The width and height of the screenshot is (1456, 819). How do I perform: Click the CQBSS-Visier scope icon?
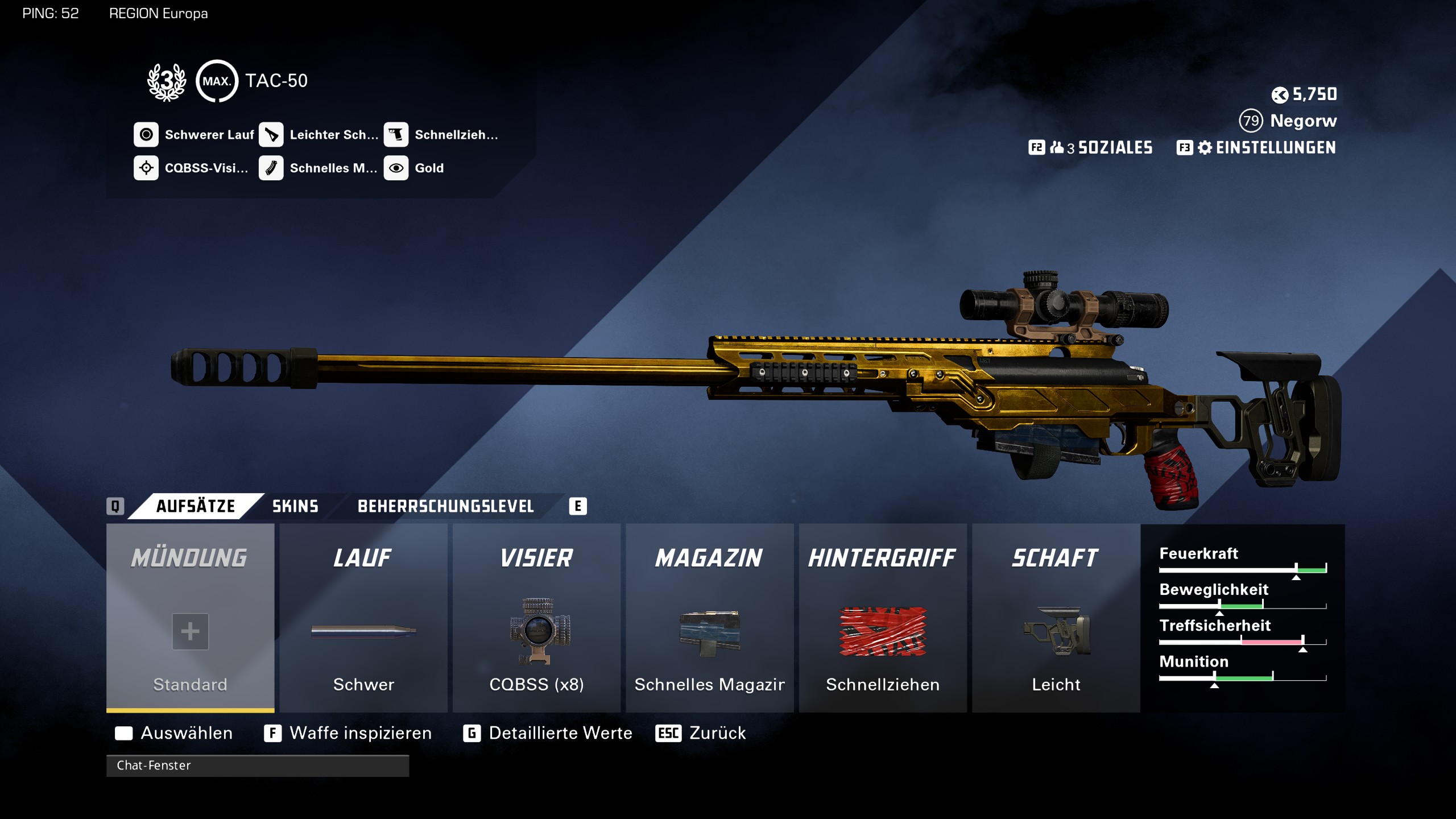(x=147, y=168)
